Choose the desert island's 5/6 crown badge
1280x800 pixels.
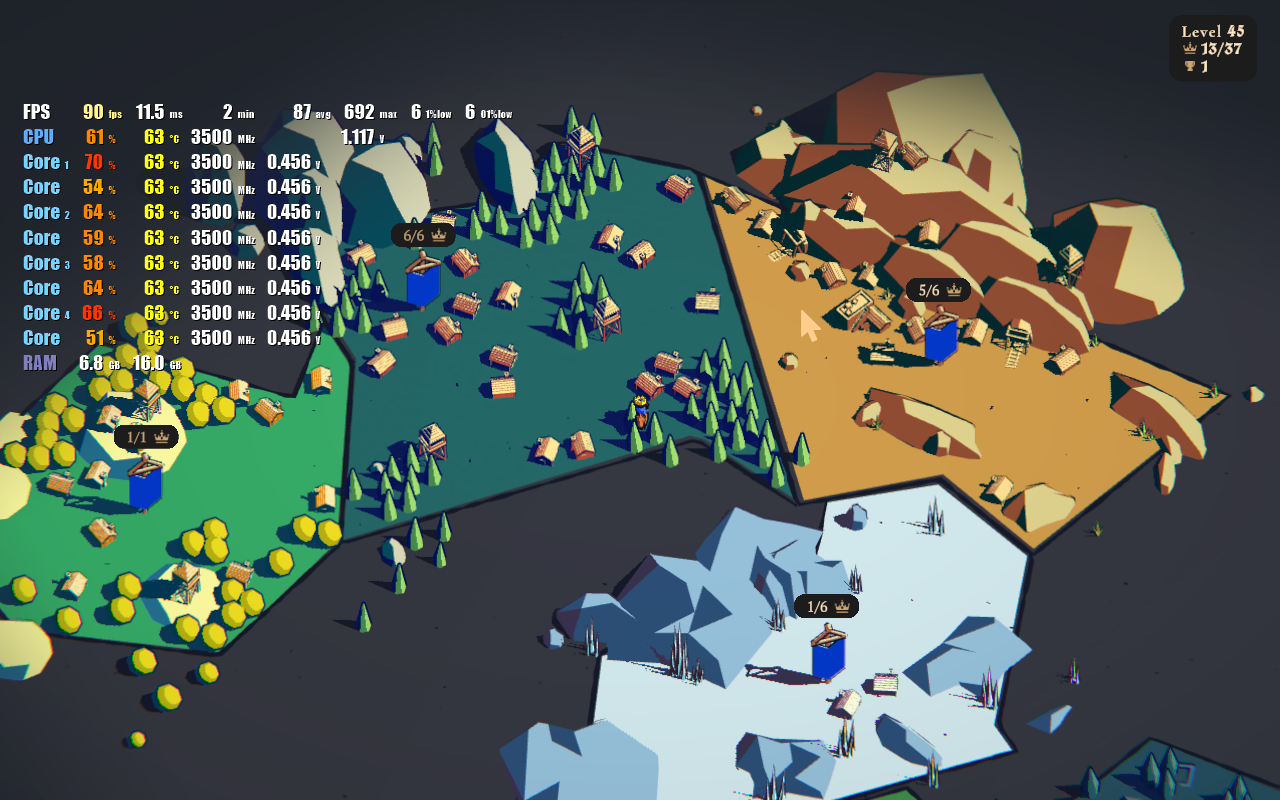click(x=938, y=290)
